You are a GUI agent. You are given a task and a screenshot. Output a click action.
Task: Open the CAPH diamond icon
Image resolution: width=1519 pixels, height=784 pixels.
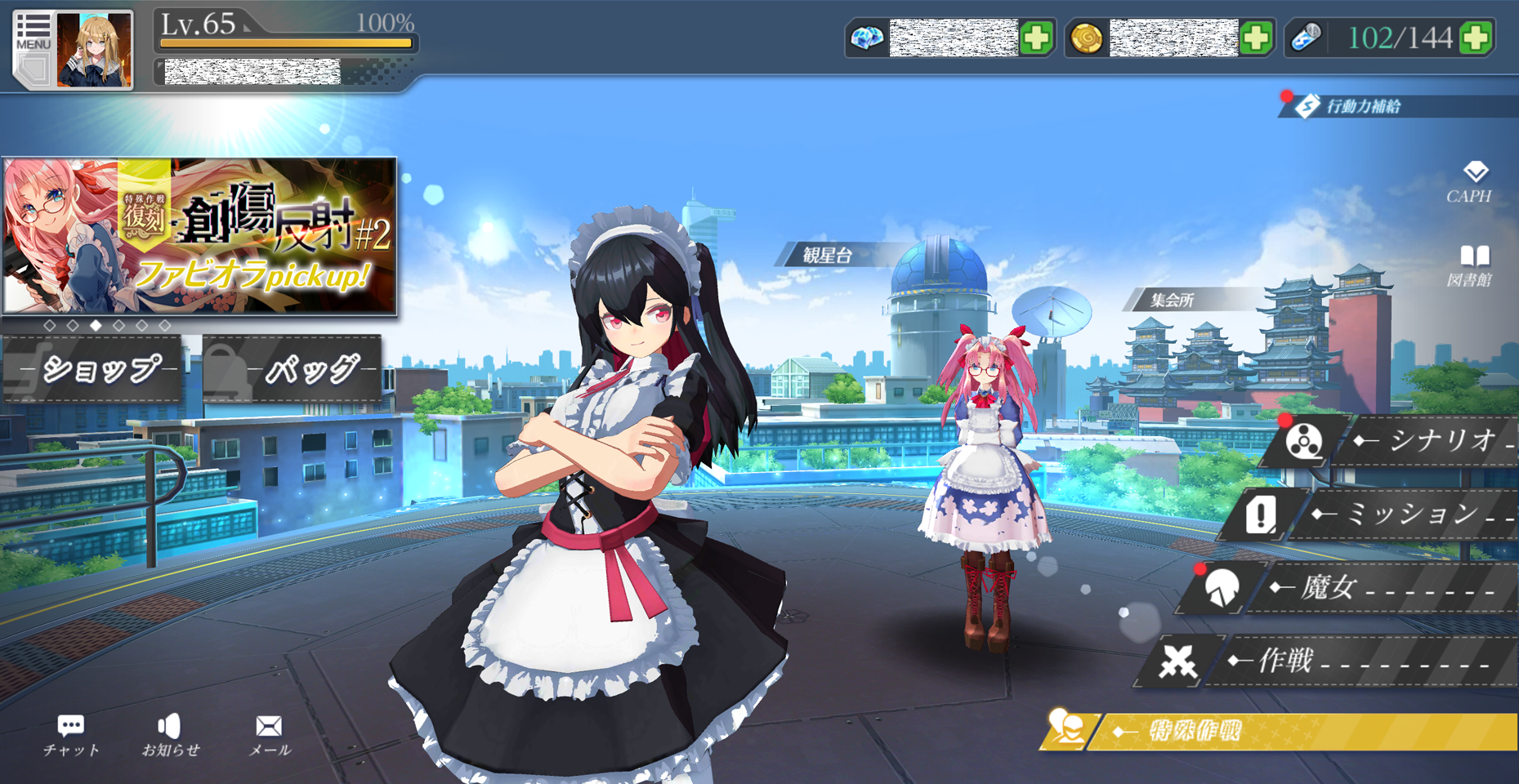coord(1472,181)
